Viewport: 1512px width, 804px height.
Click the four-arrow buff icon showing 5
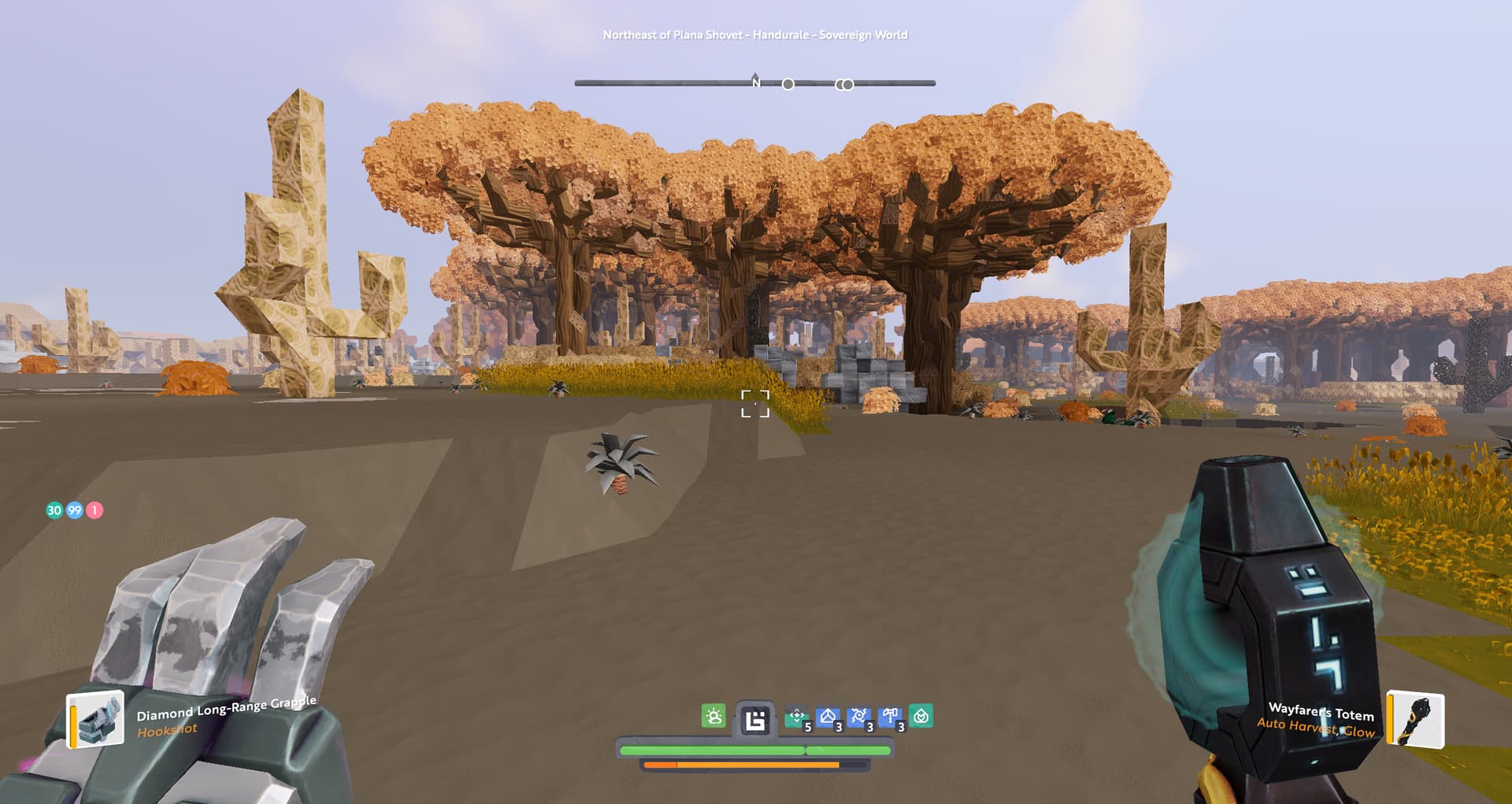tap(797, 717)
